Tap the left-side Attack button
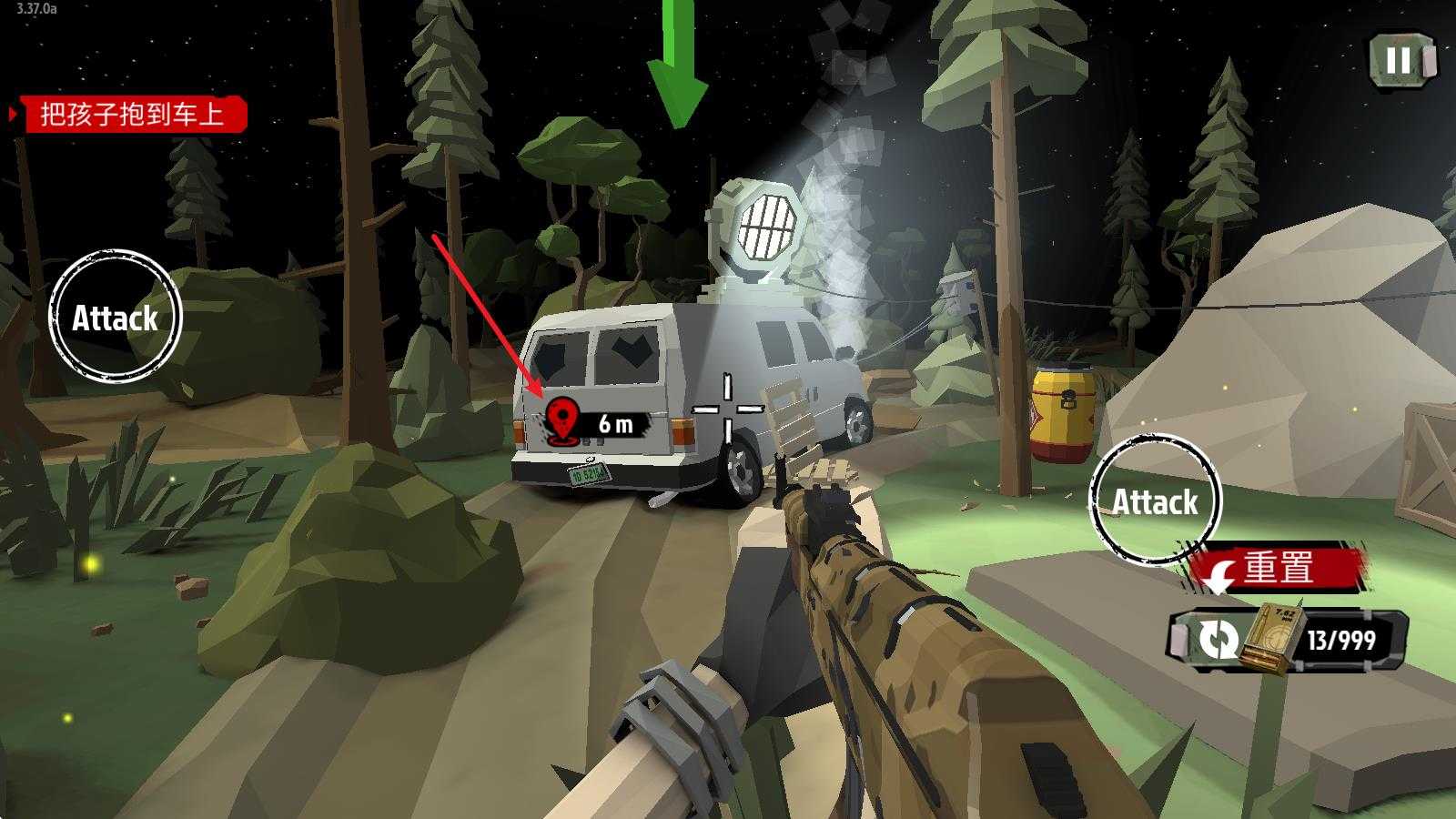Viewport: 1456px width, 819px height. pos(116,317)
